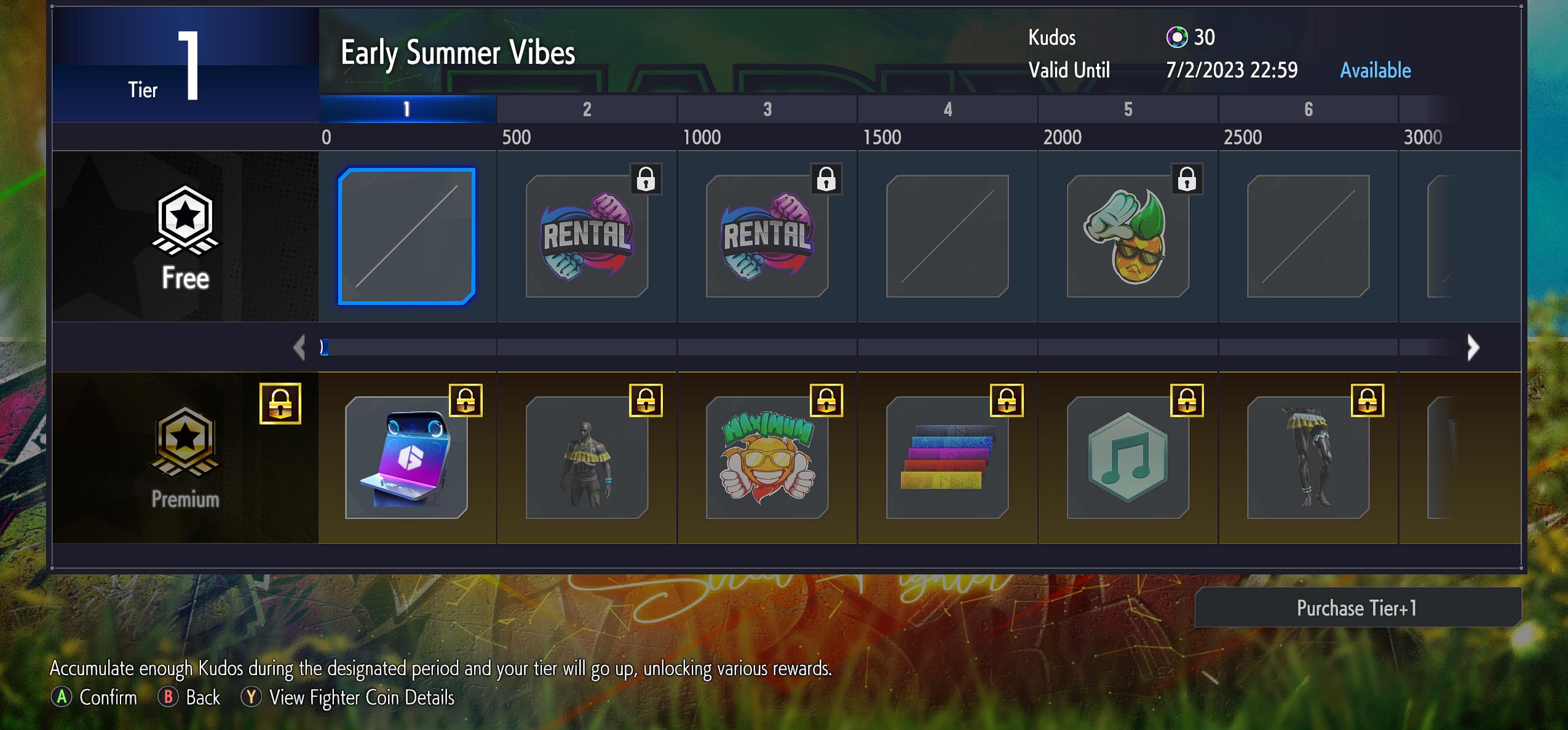Select the Free reward track header
The width and height of the screenshot is (1568, 730).
click(185, 237)
